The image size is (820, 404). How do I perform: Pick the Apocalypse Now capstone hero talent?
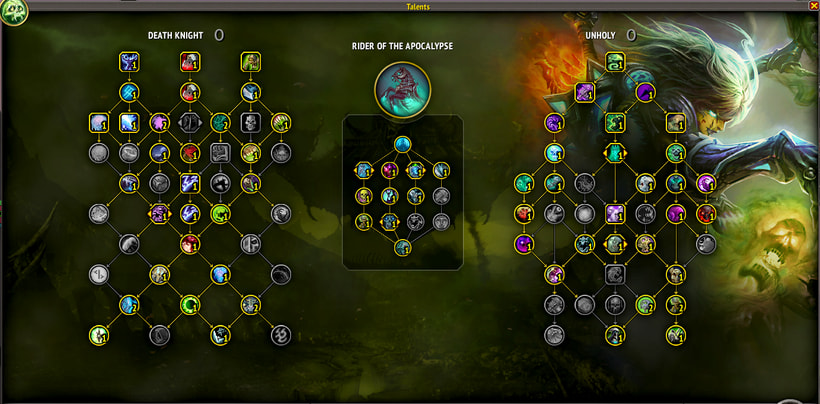click(x=402, y=247)
